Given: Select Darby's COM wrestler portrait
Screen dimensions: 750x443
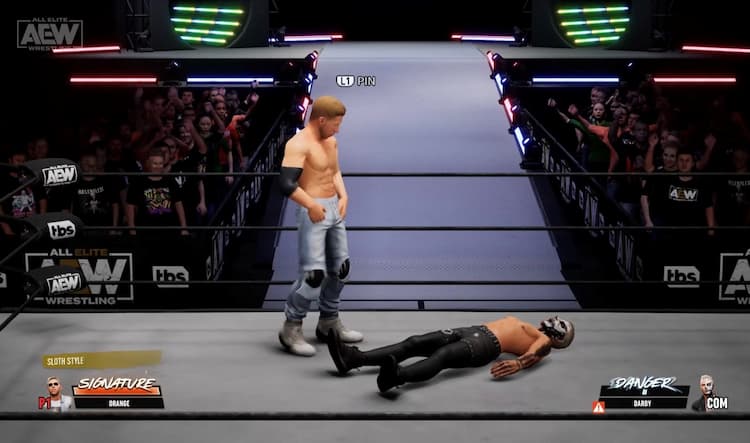Looking at the screenshot, I should pos(707,392).
